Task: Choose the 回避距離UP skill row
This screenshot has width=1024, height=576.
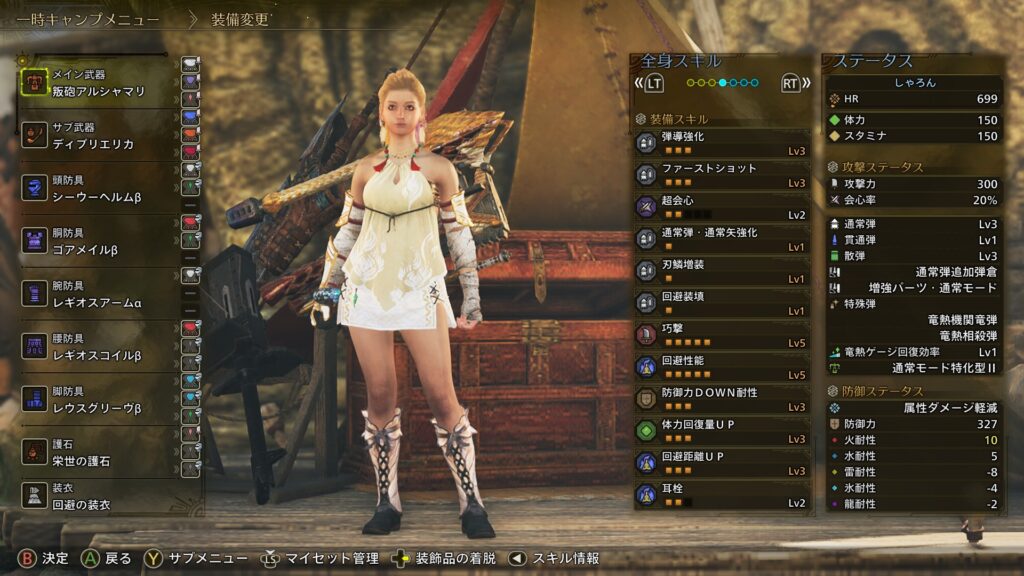Action: (722, 462)
